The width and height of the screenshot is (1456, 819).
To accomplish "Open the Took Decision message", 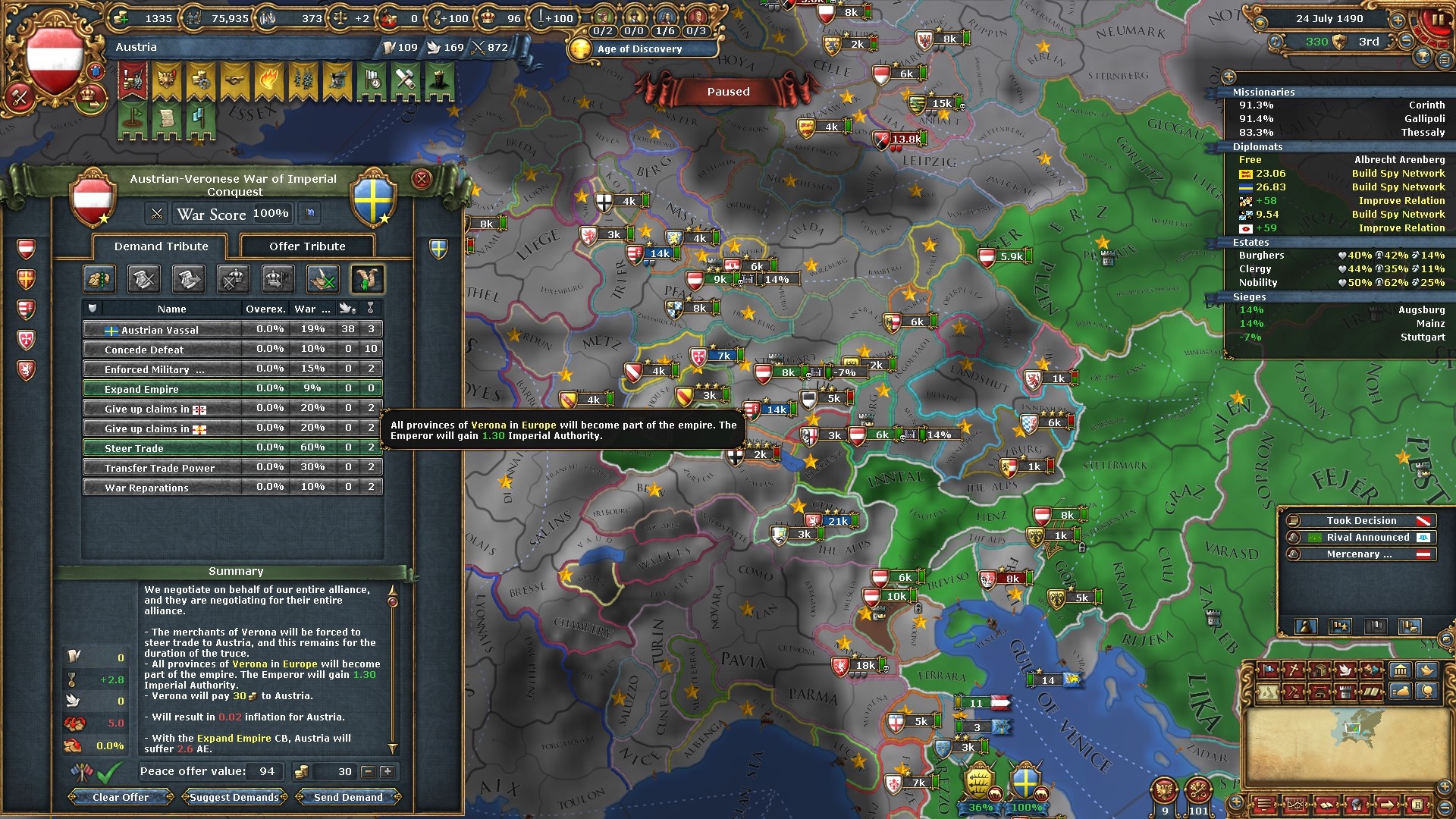I will coord(1361,521).
